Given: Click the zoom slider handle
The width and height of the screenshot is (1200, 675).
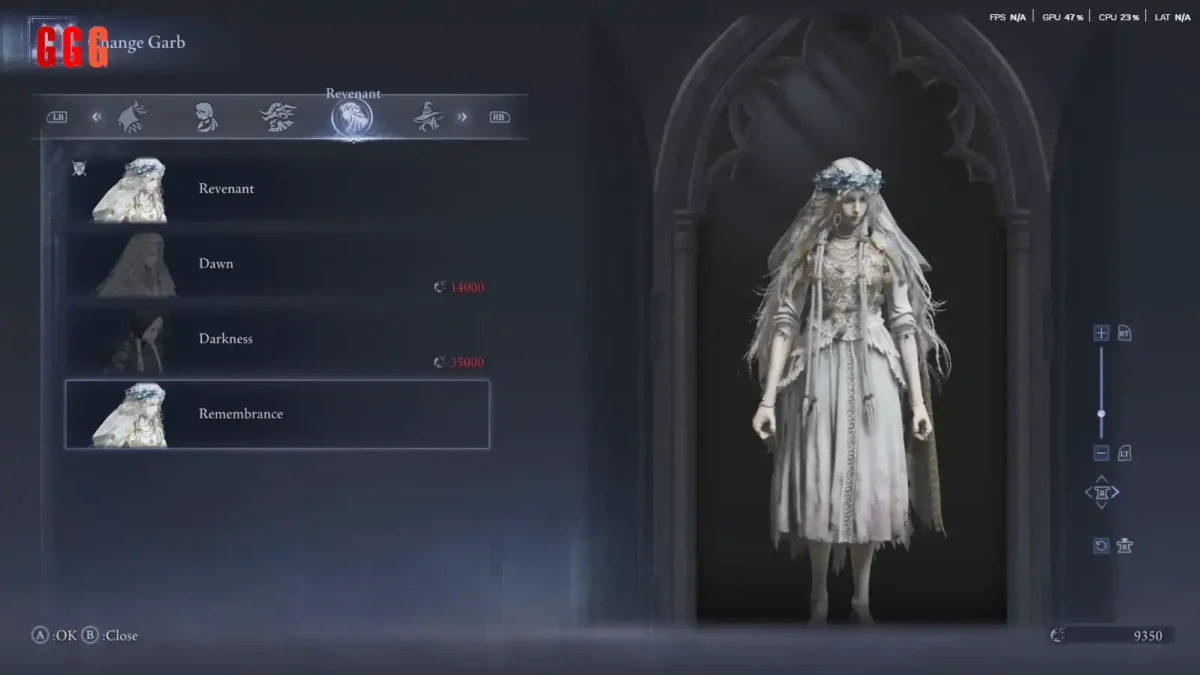Looking at the screenshot, I should click(1101, 413).
